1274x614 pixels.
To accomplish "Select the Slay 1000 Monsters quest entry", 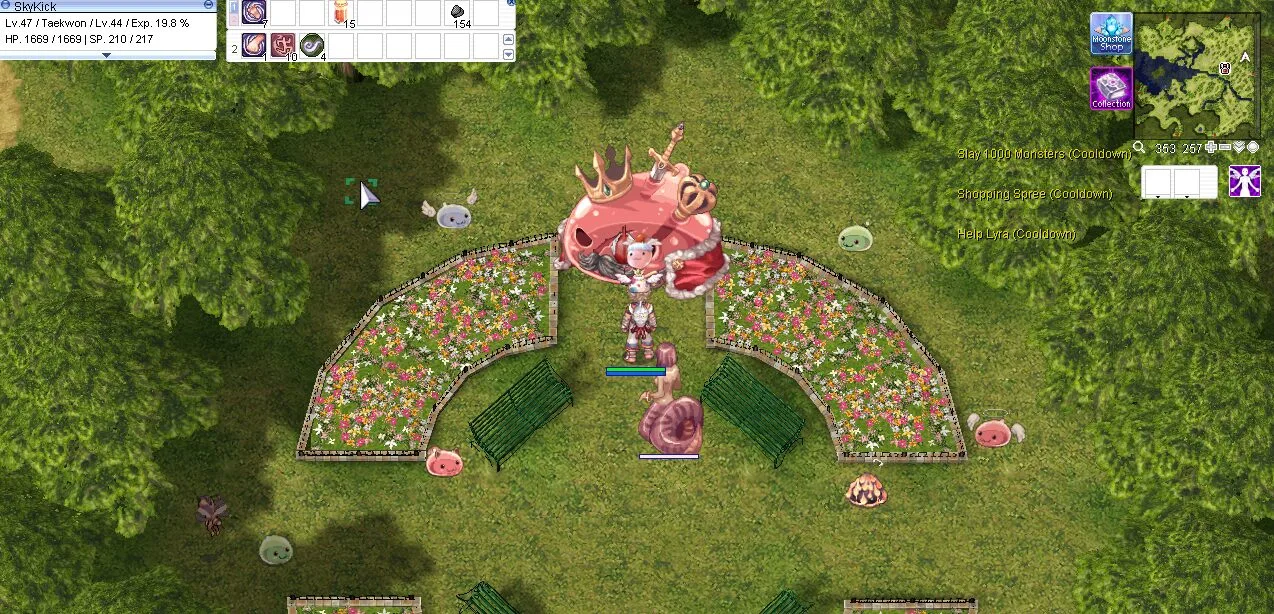I will (x=1043, y=154).
